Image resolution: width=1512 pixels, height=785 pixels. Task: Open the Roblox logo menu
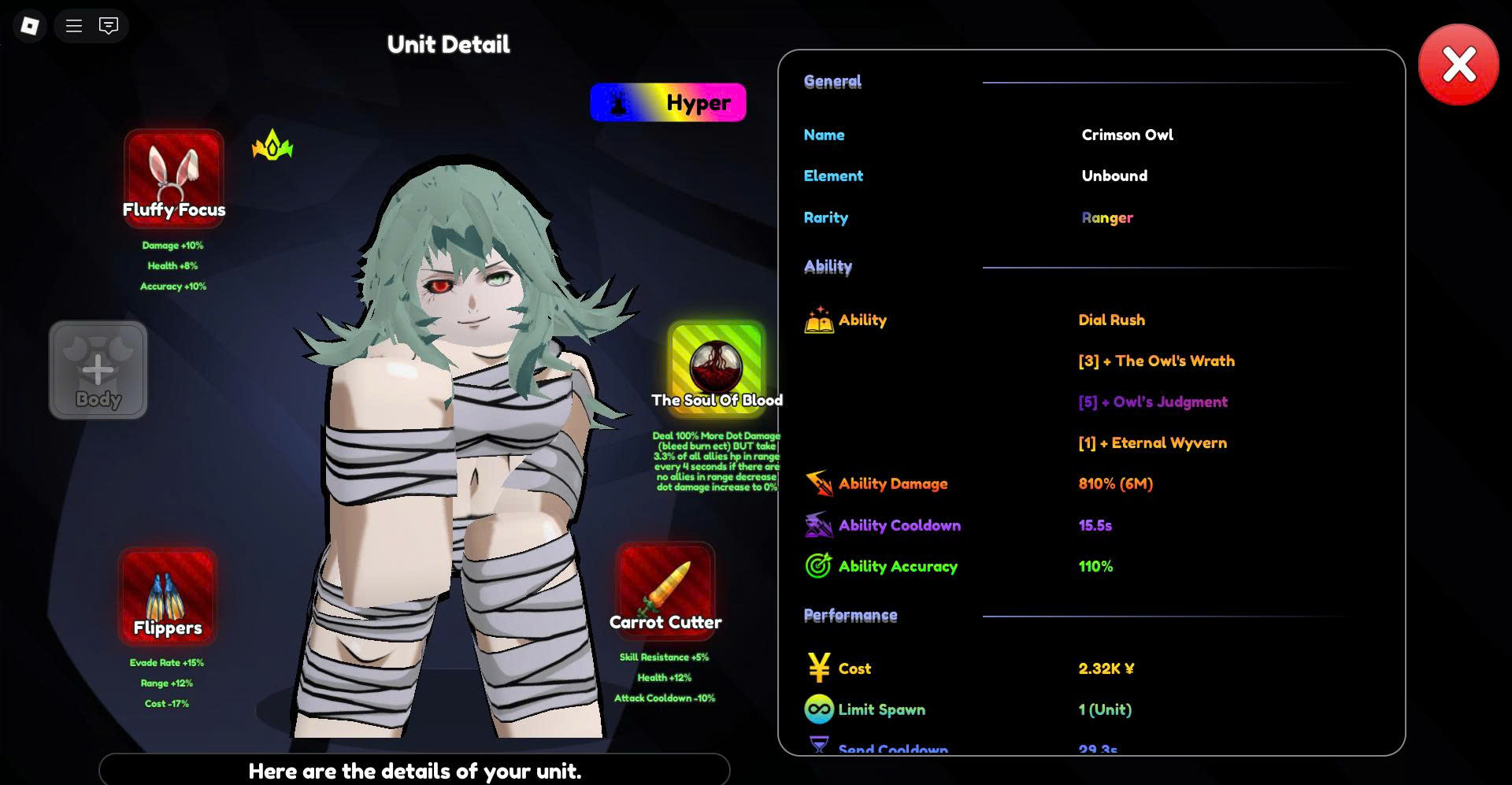click(x=30, y=26)
